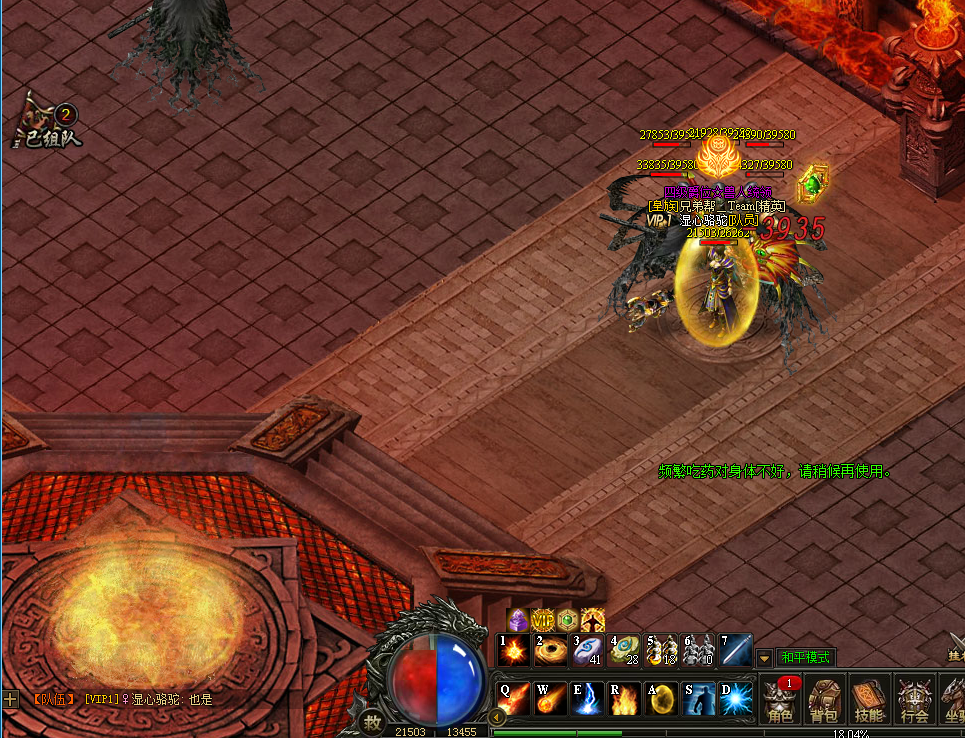Open the 技能 skills book
The image size is (965, 738).
pos(869,700)
